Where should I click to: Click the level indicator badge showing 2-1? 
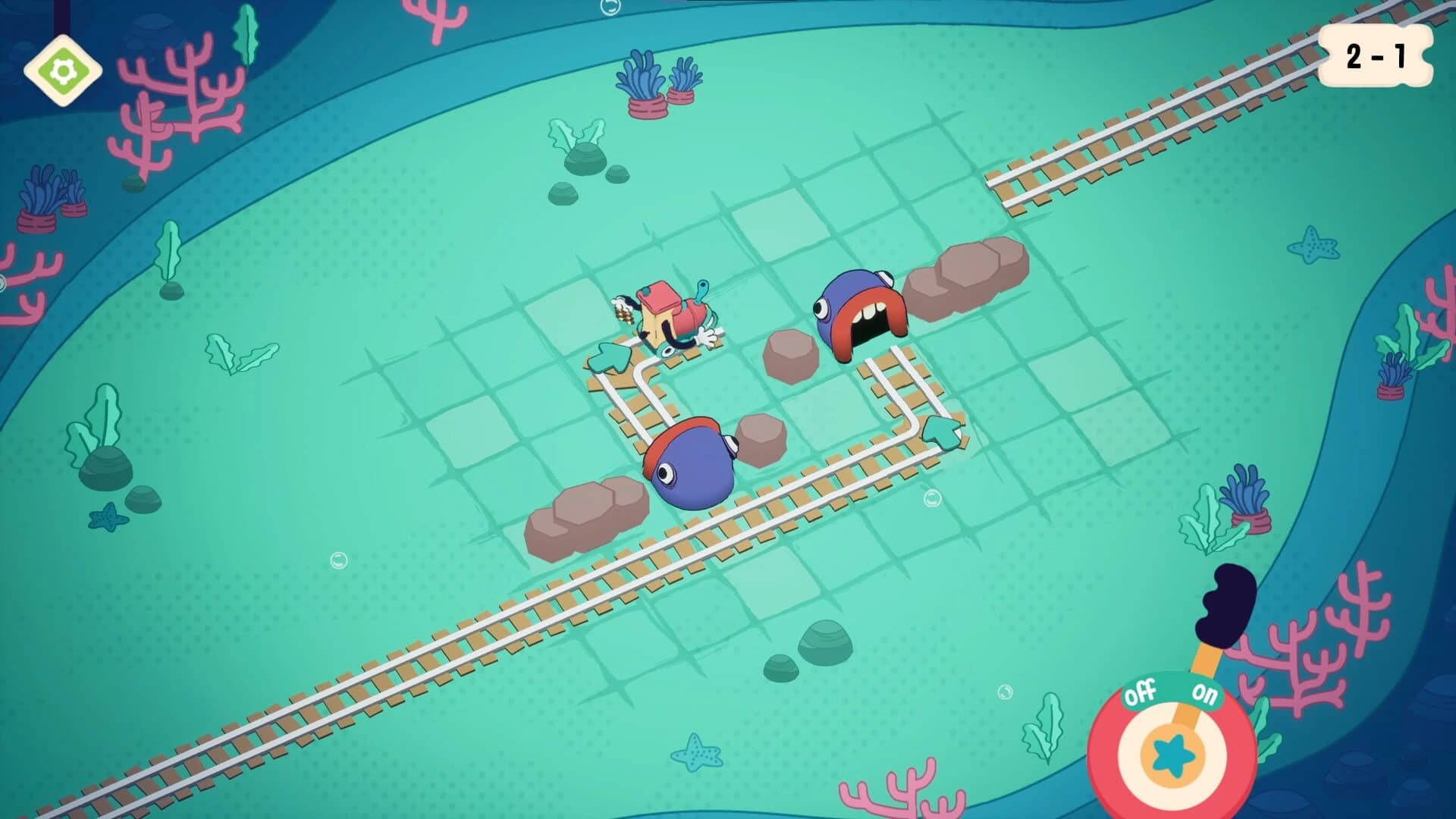[x=1376, y=55]
